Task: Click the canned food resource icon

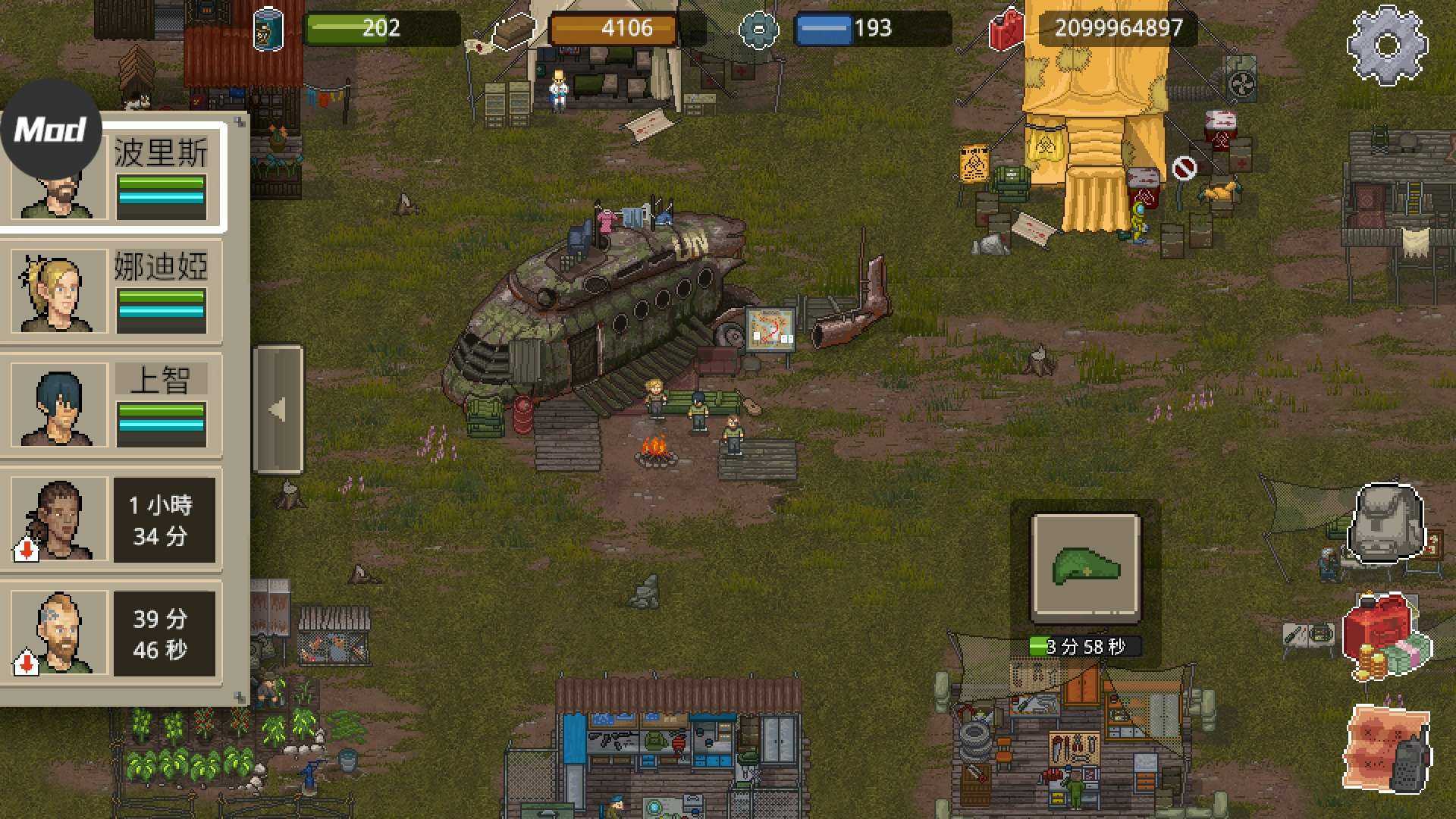Action: (267, 30)
